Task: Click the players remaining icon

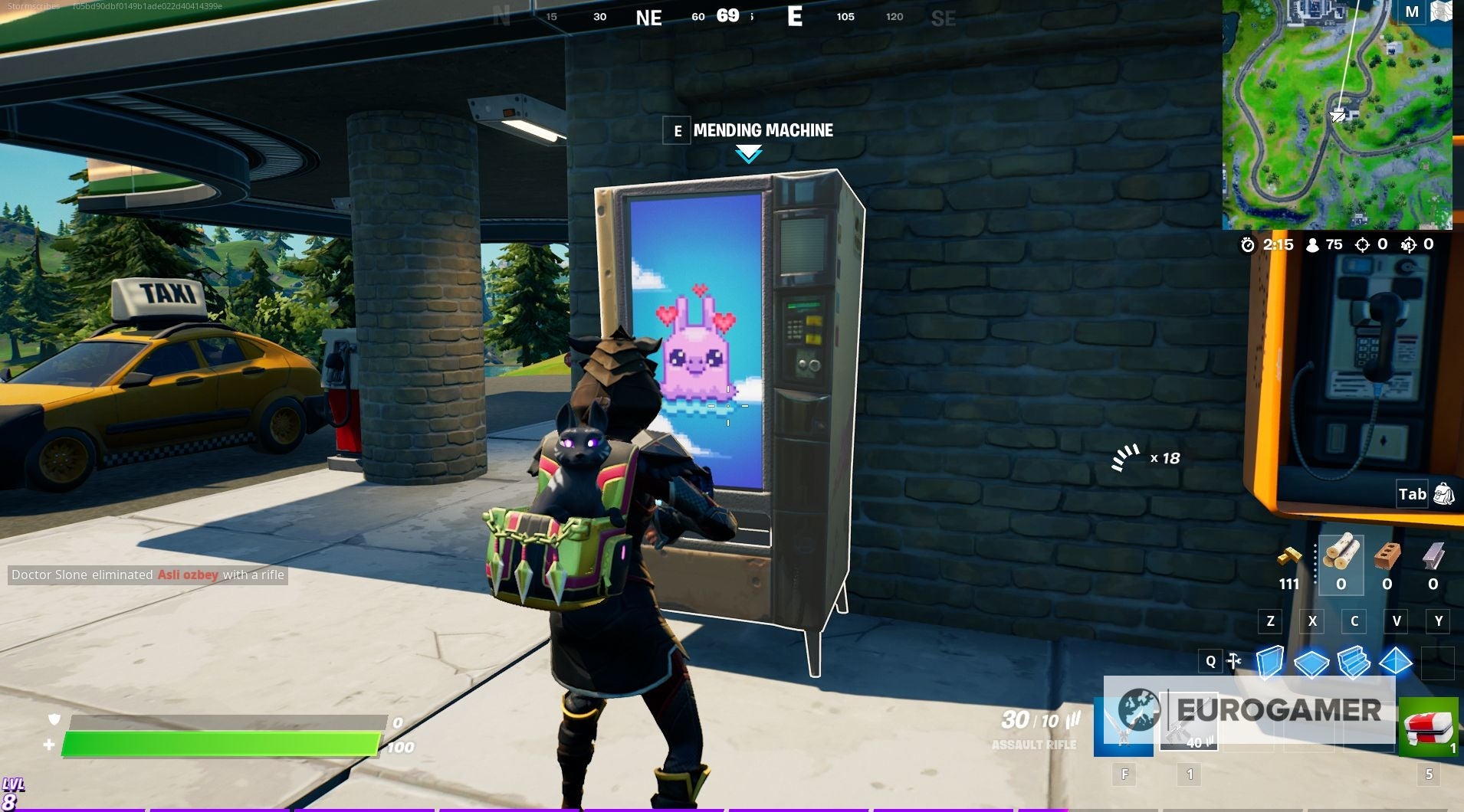Action: (x=1311, y=244)
